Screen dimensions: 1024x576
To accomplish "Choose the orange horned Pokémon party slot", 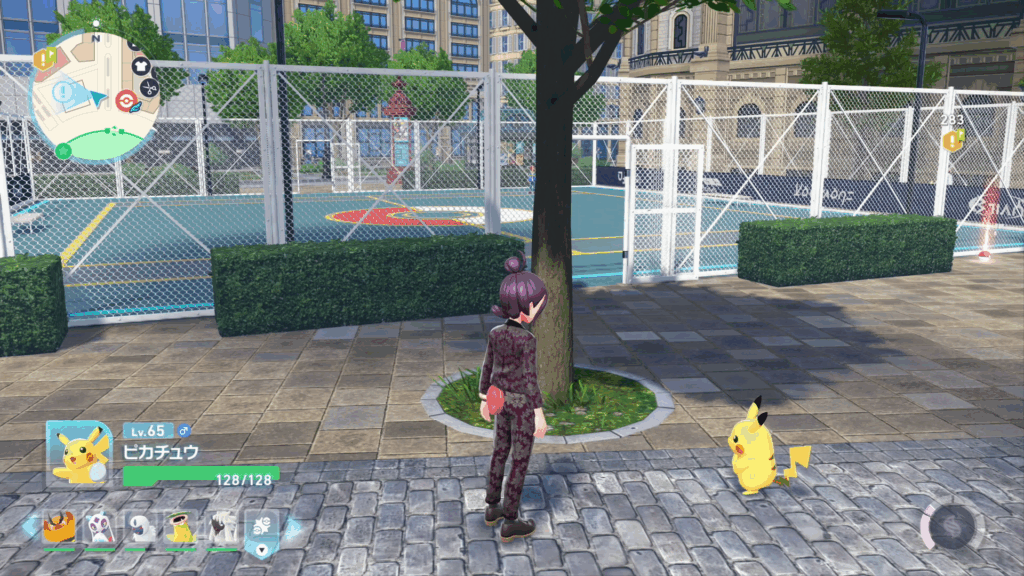I will 58,526.
